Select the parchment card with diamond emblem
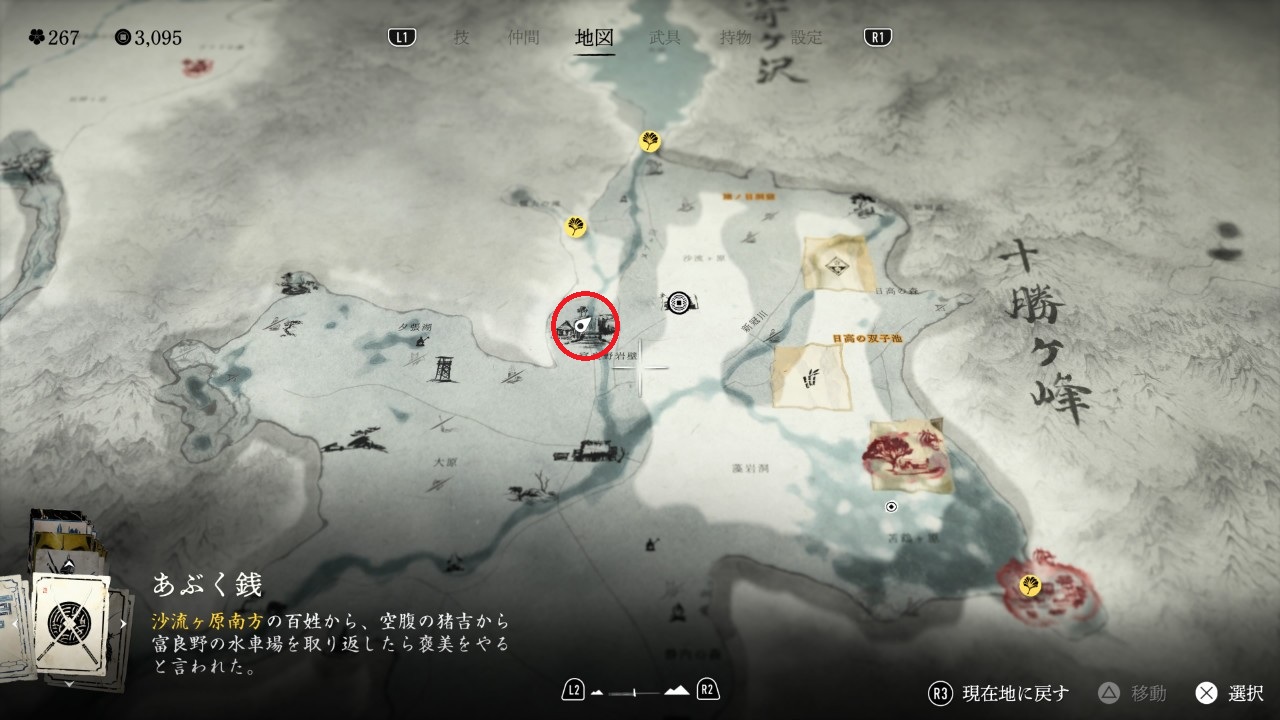The height and width of the screenshot is (720, 1280). (838, 264)
